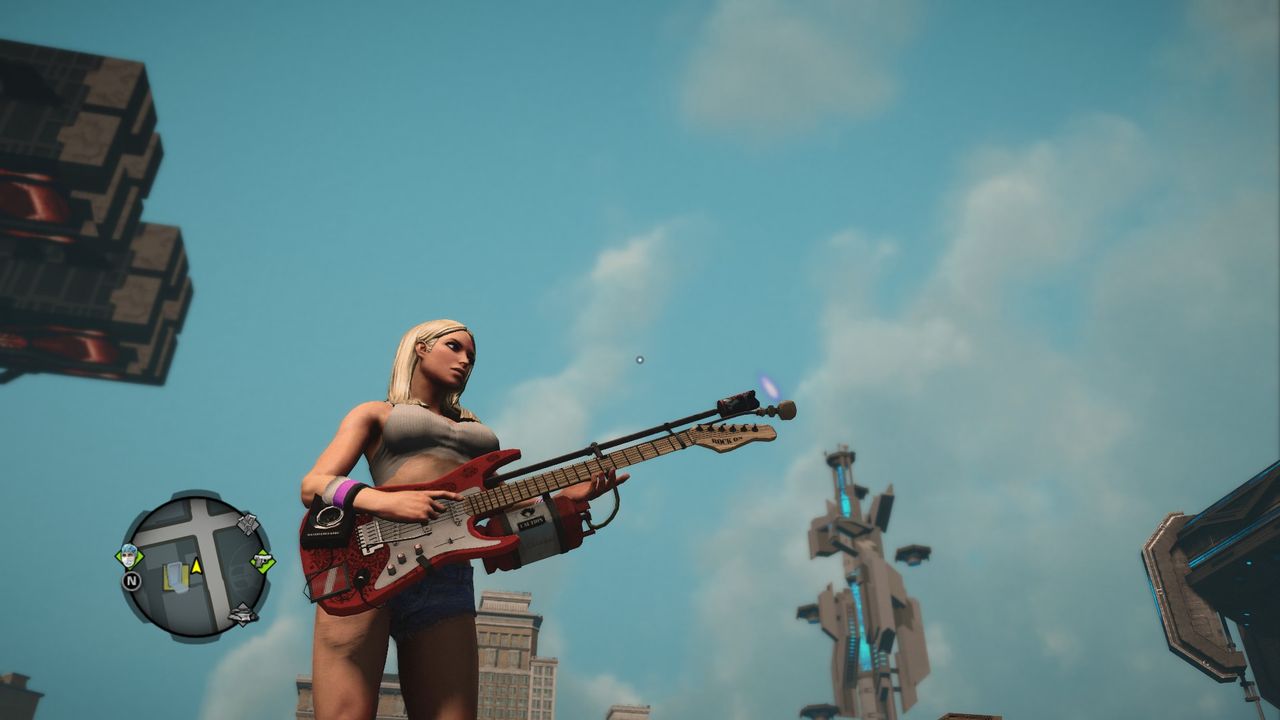Click the gray landmark icon at minimap top-right
The width and height of the screenshot is (1280, 720).
(x=247, y=525)
